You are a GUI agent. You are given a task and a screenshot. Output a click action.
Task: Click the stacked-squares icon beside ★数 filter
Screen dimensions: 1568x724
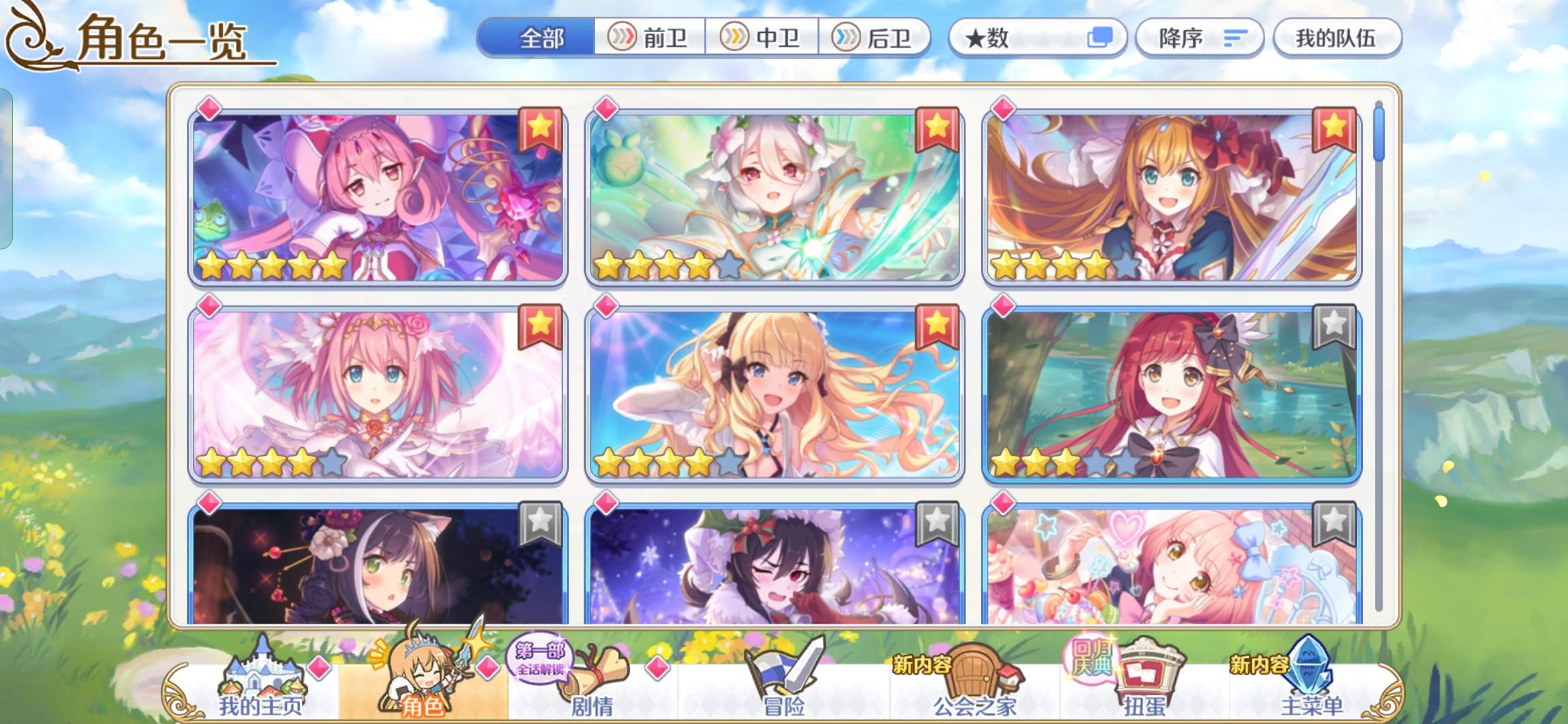[x=1102, y=38]
